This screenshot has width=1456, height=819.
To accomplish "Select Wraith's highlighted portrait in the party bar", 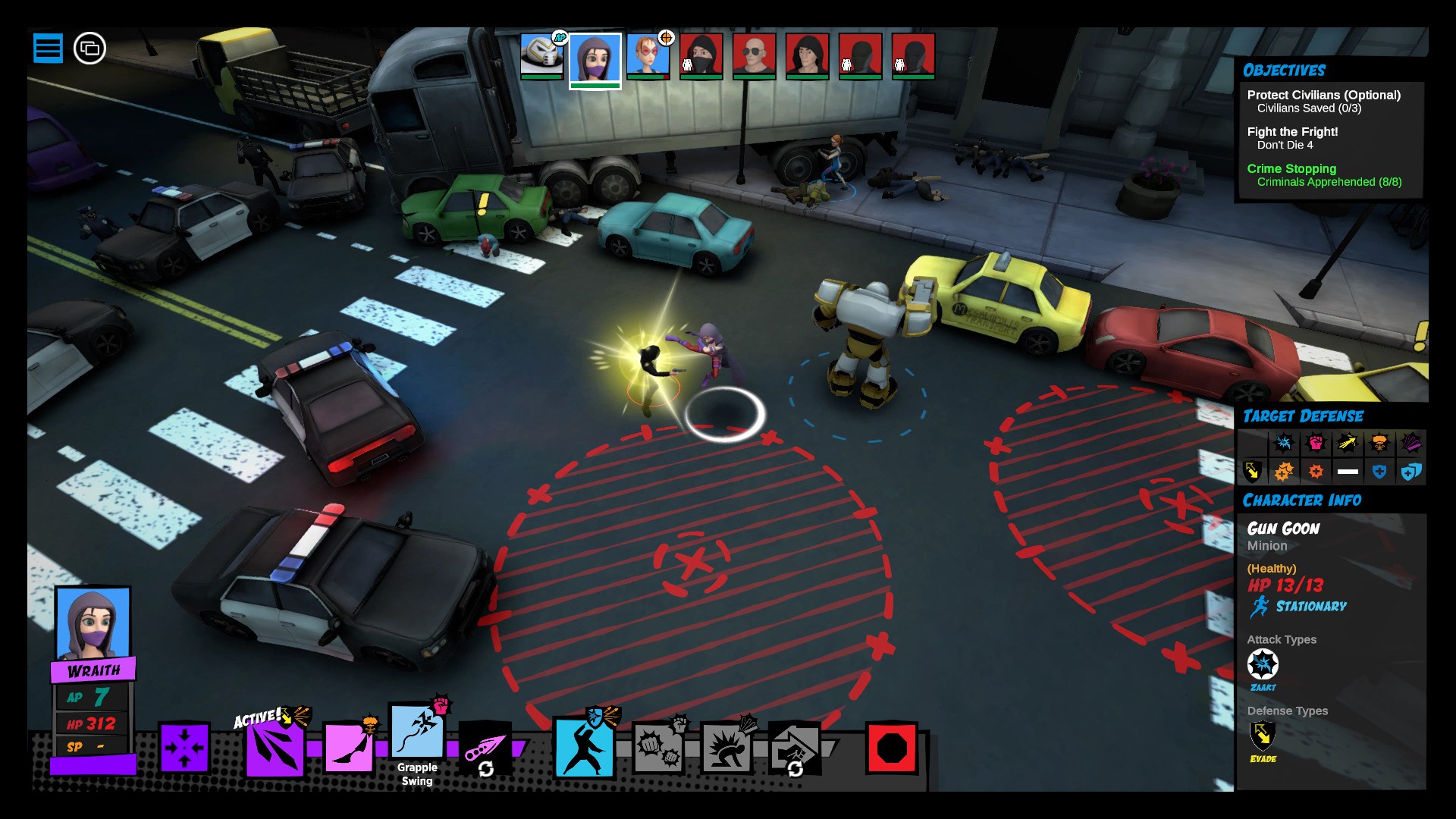I will [x=595, y=58].
